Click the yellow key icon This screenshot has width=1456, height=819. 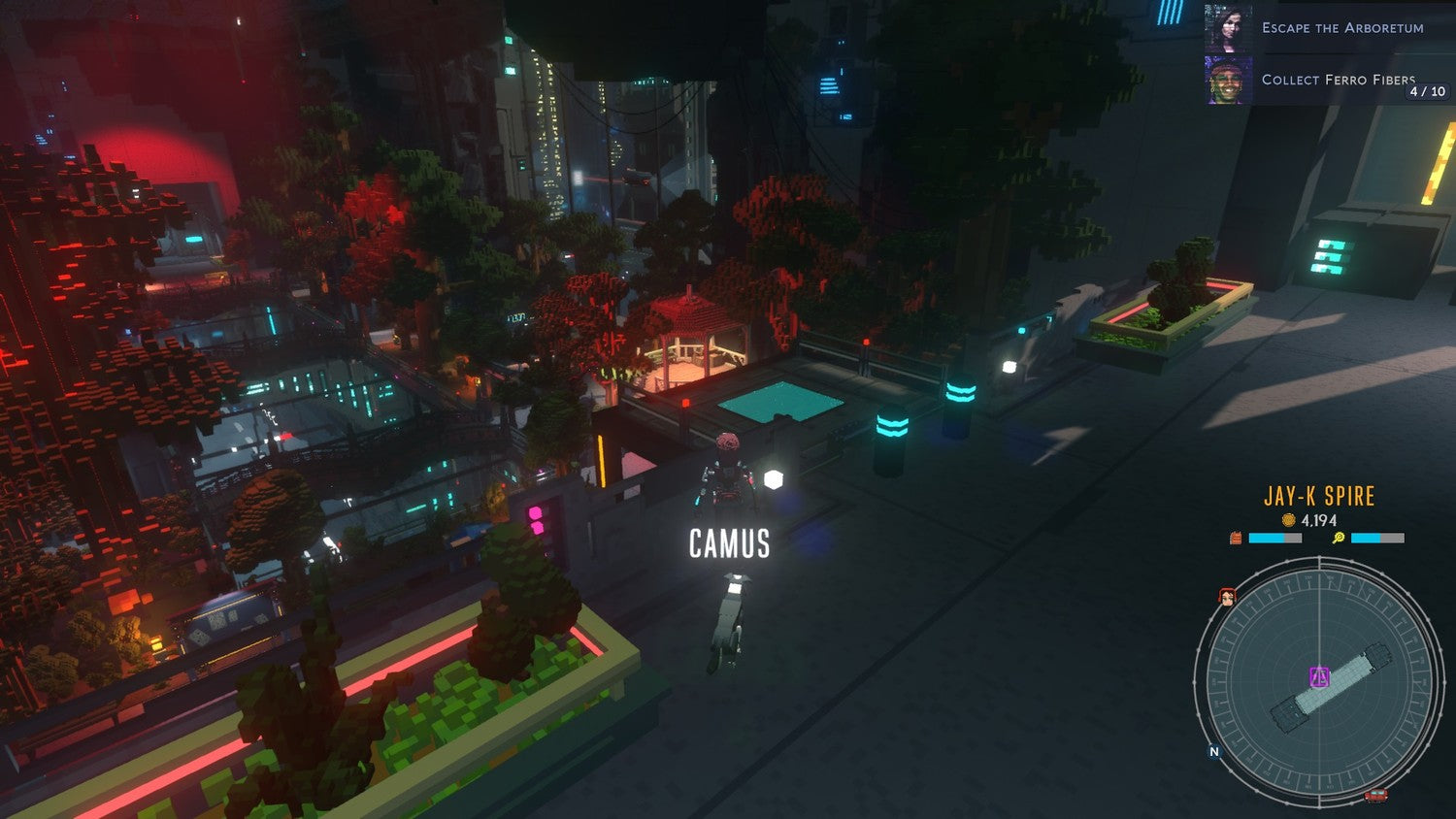(x=1338, y=538)
